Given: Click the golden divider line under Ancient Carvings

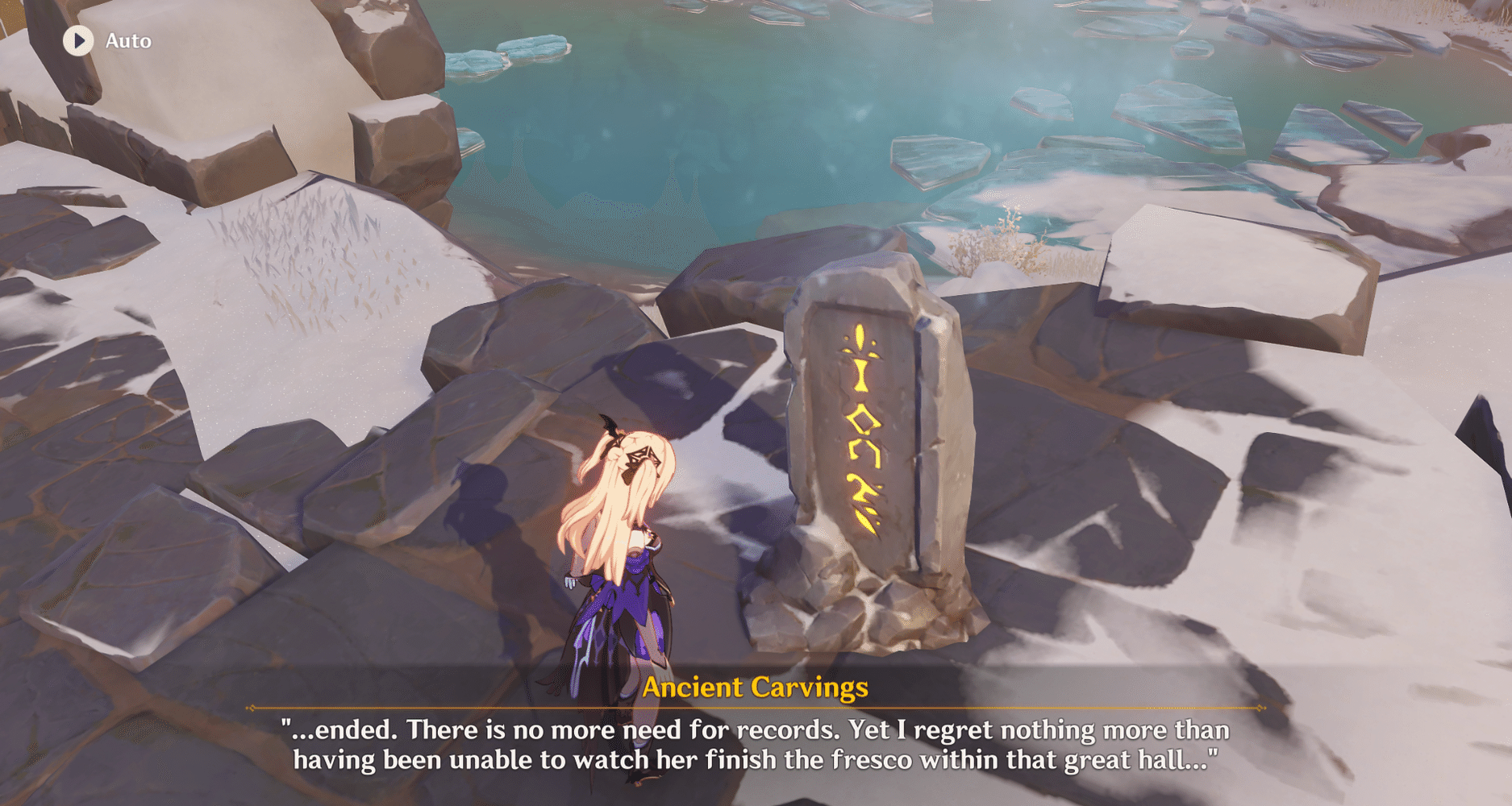Looking at the screenshot, I should [756, 708].
